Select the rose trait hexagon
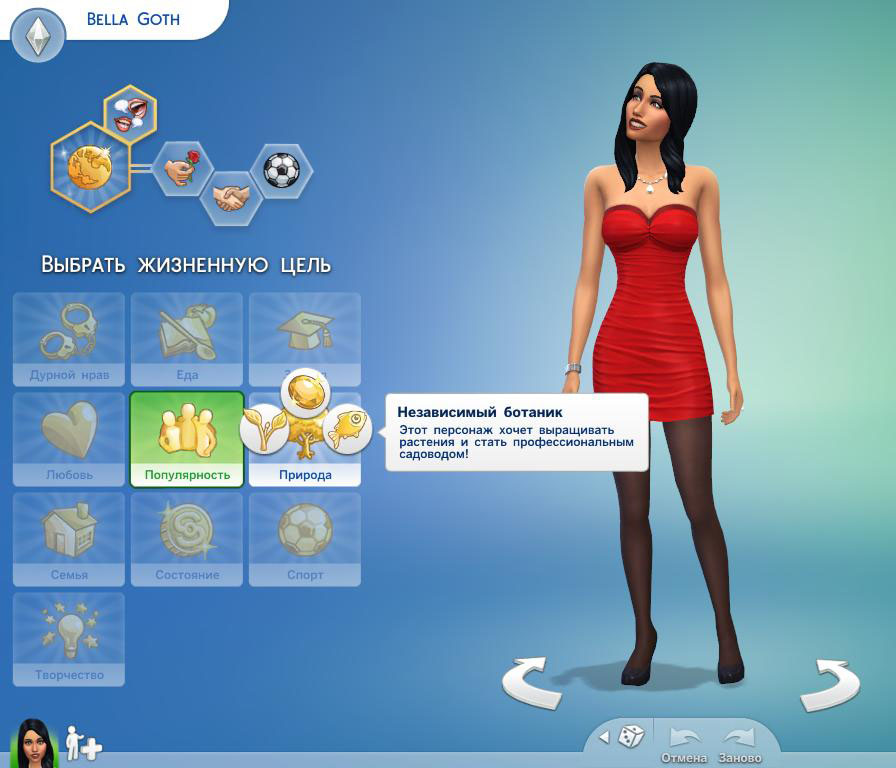Screen dimensions: 896x768 pos(183,168)
